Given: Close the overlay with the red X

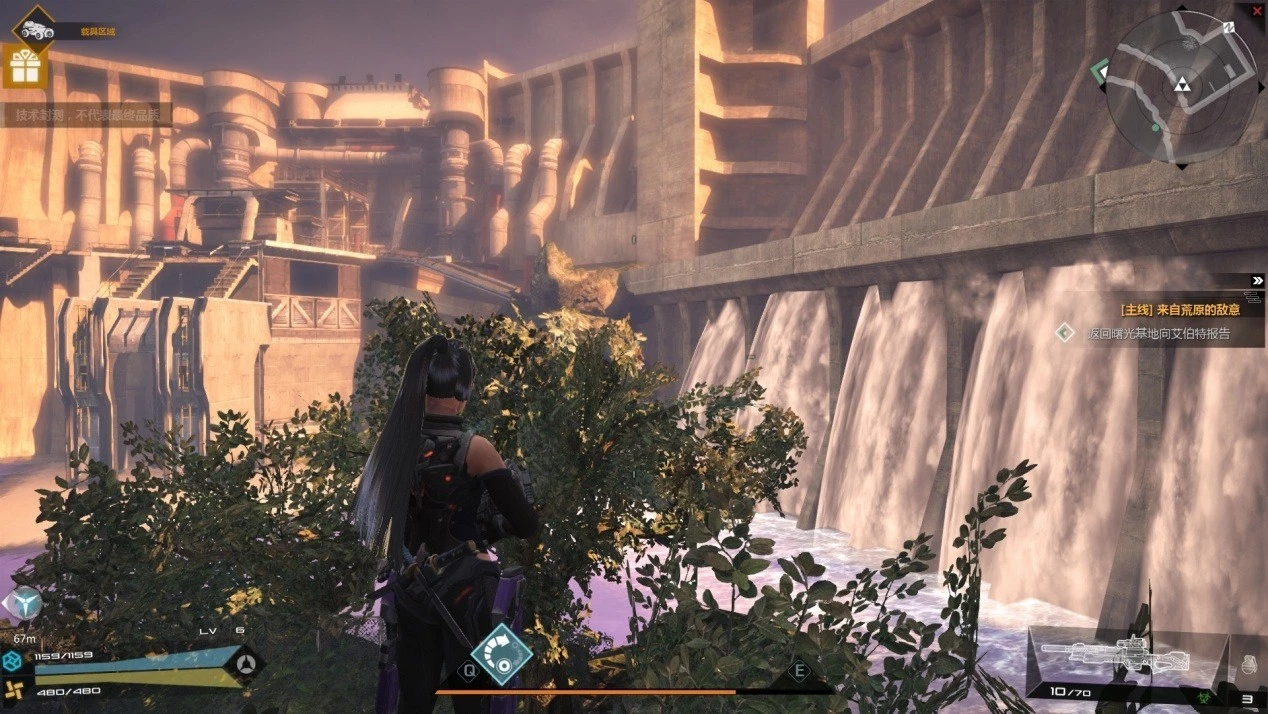Looking at the screenshot, I should tap(1257, 10).
